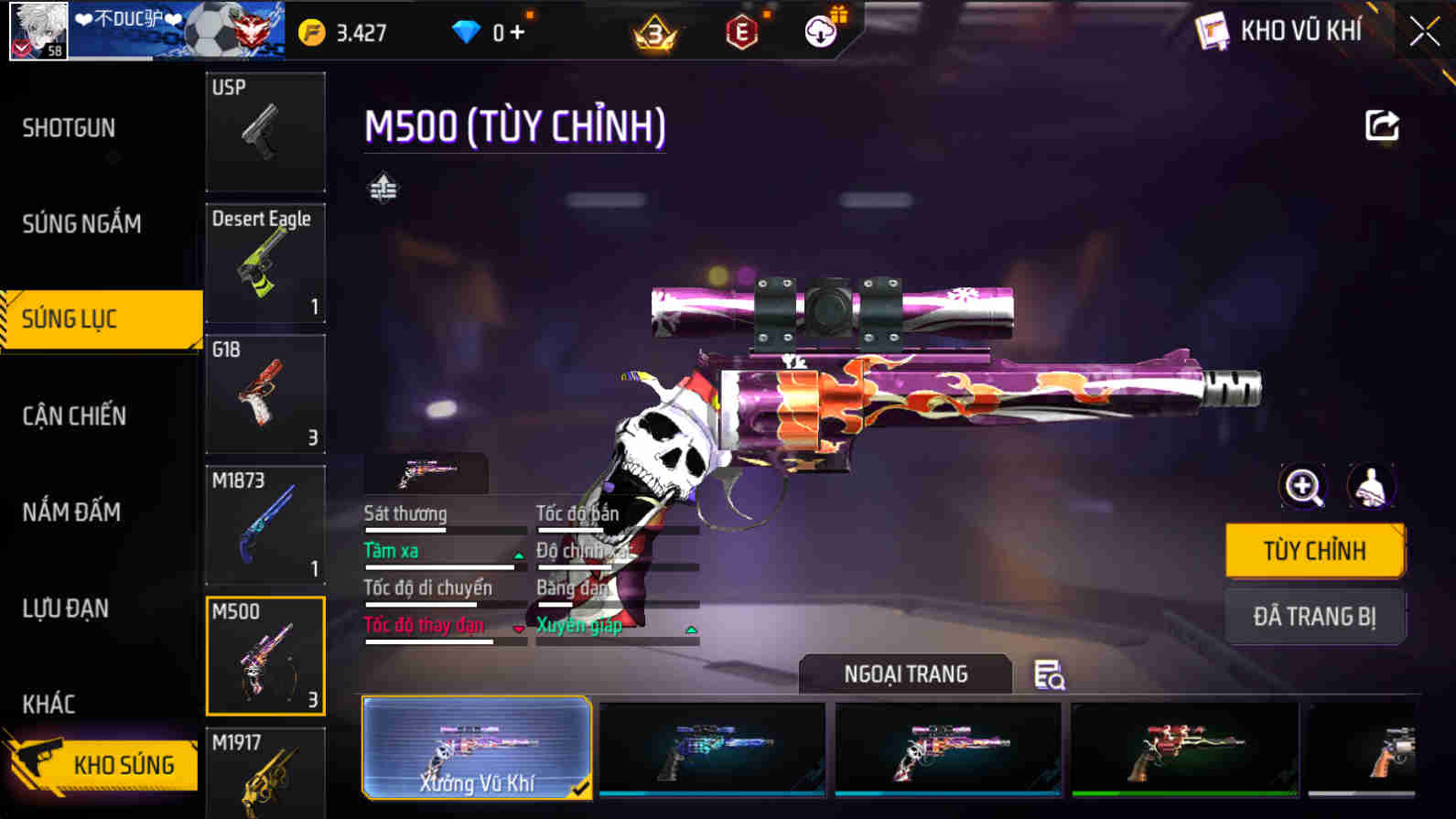Open the gift download icon in top bar
The image size is (1456, 819).
pyautogui.click(x=821, y=30)
